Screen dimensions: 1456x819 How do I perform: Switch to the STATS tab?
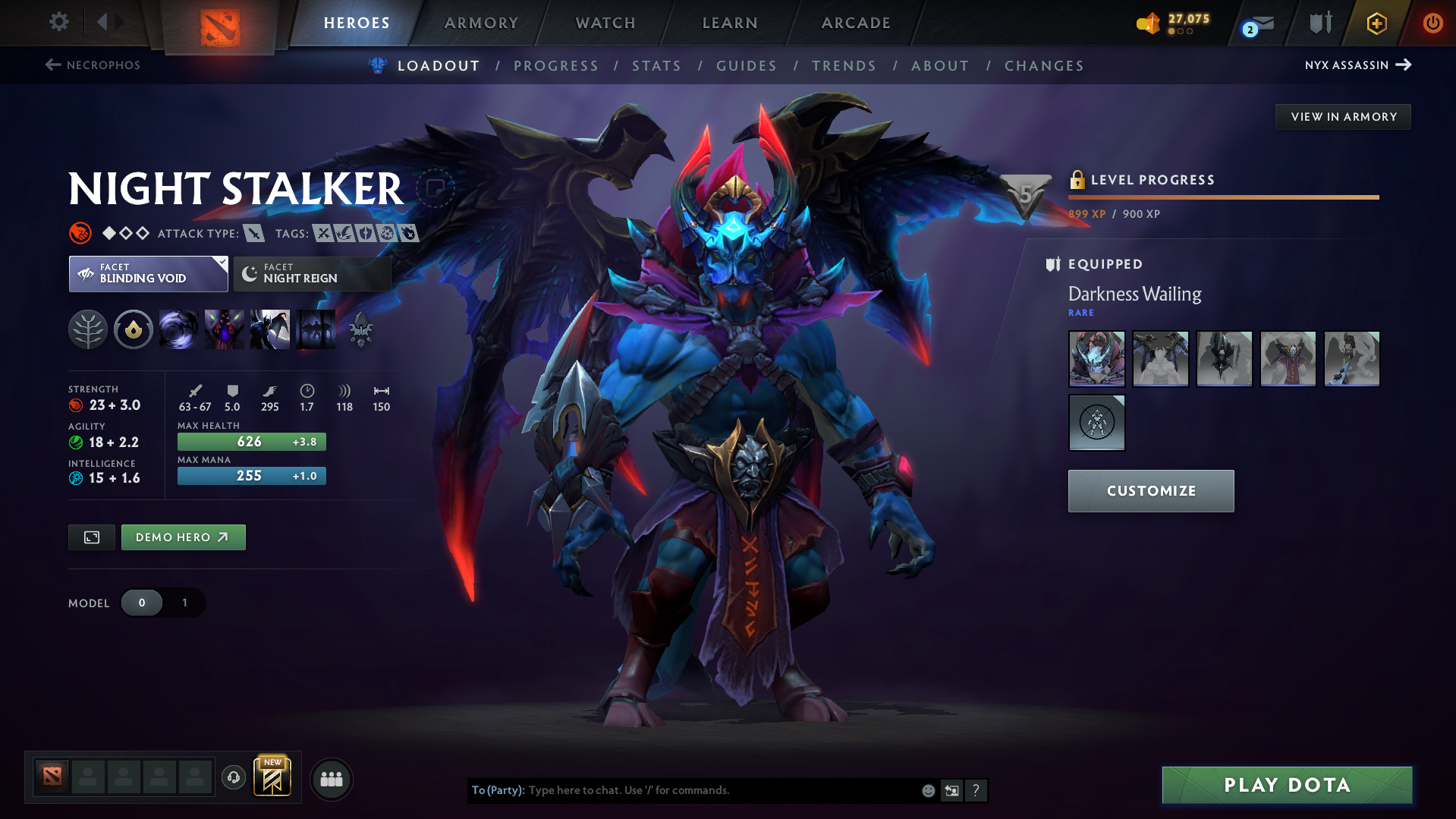click(x=656, y=66)
